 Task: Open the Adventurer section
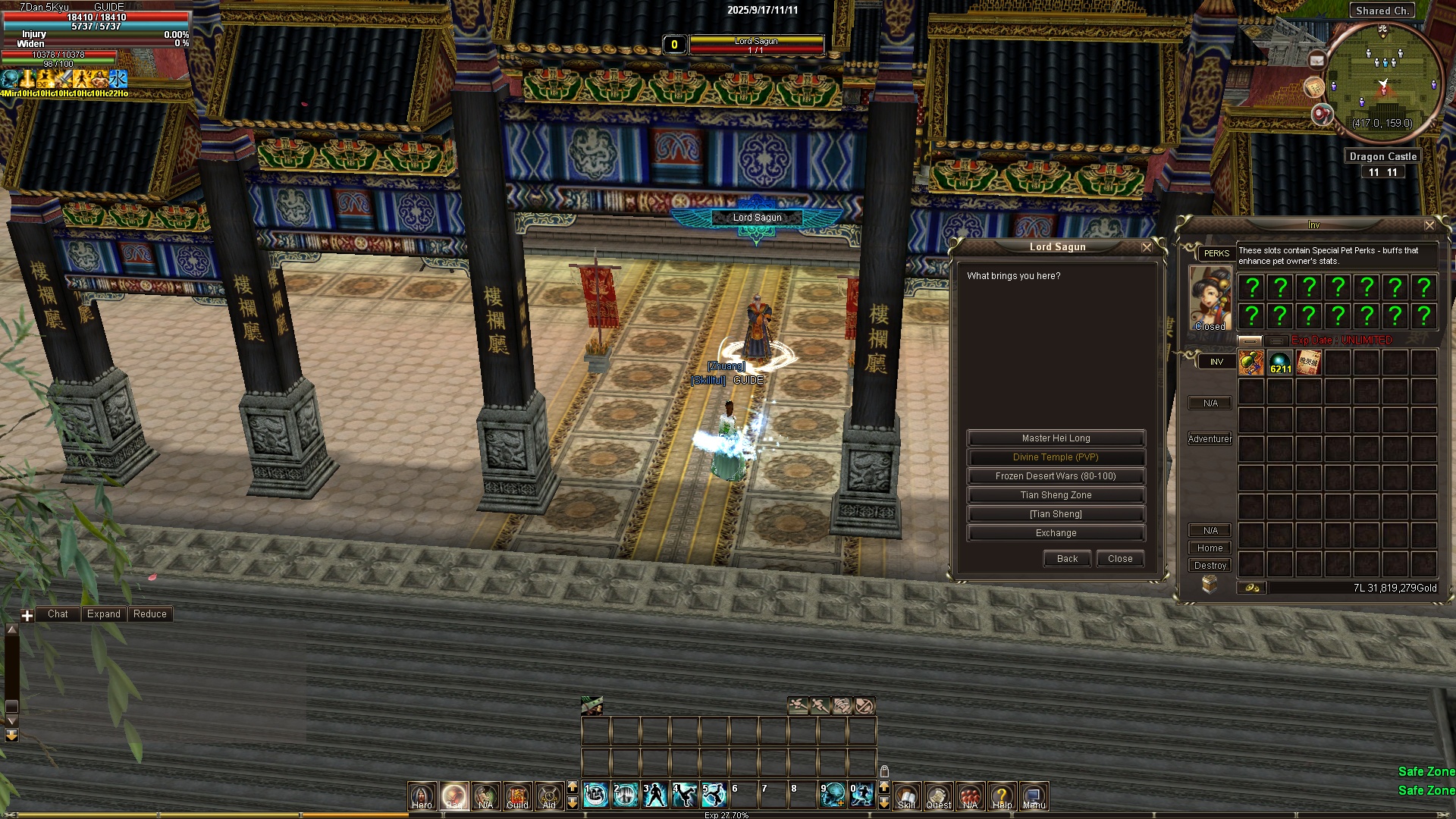coord(1210,439)
